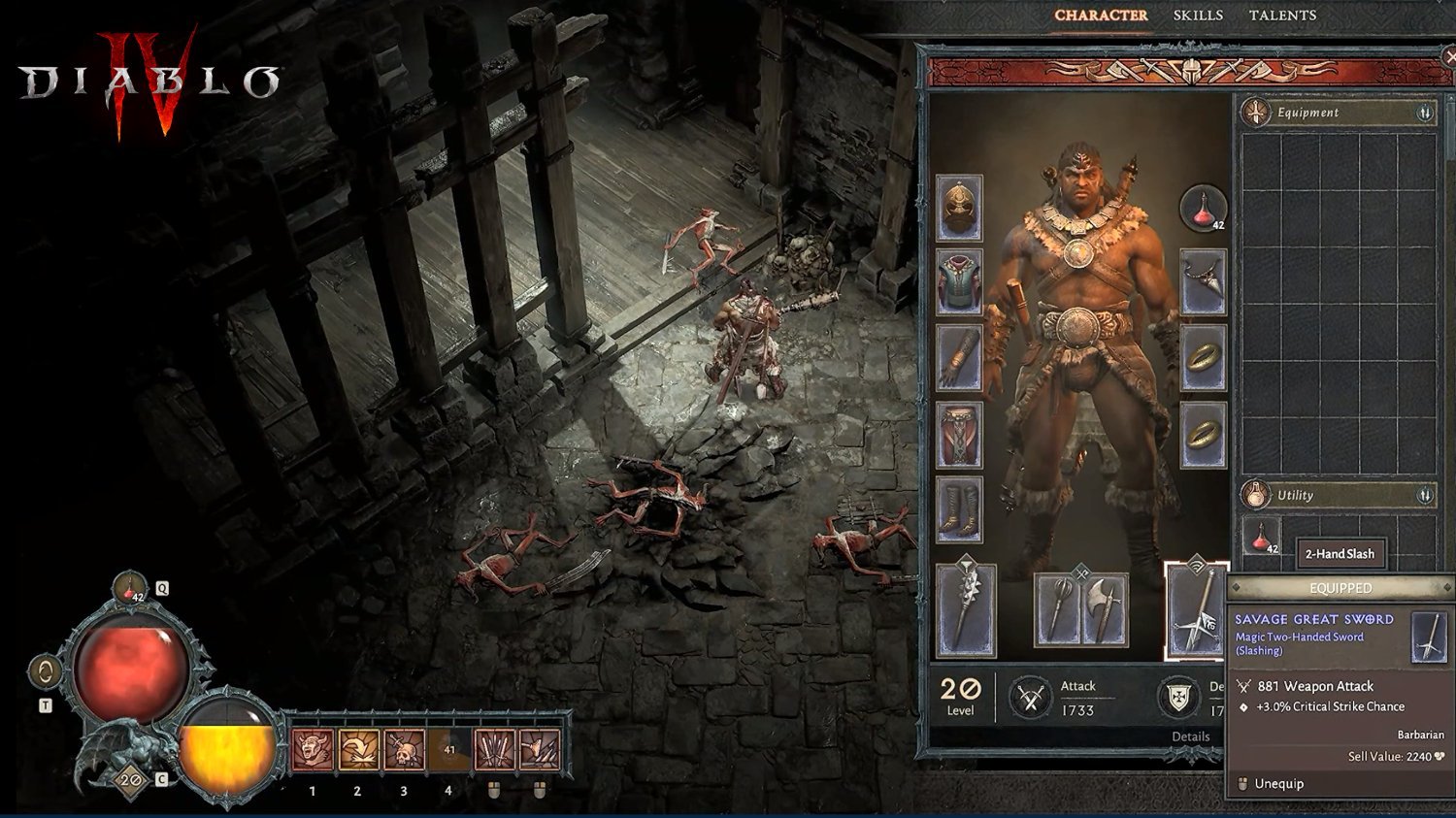
Task: Close the character panel
Action: [x=1449, y=58]
